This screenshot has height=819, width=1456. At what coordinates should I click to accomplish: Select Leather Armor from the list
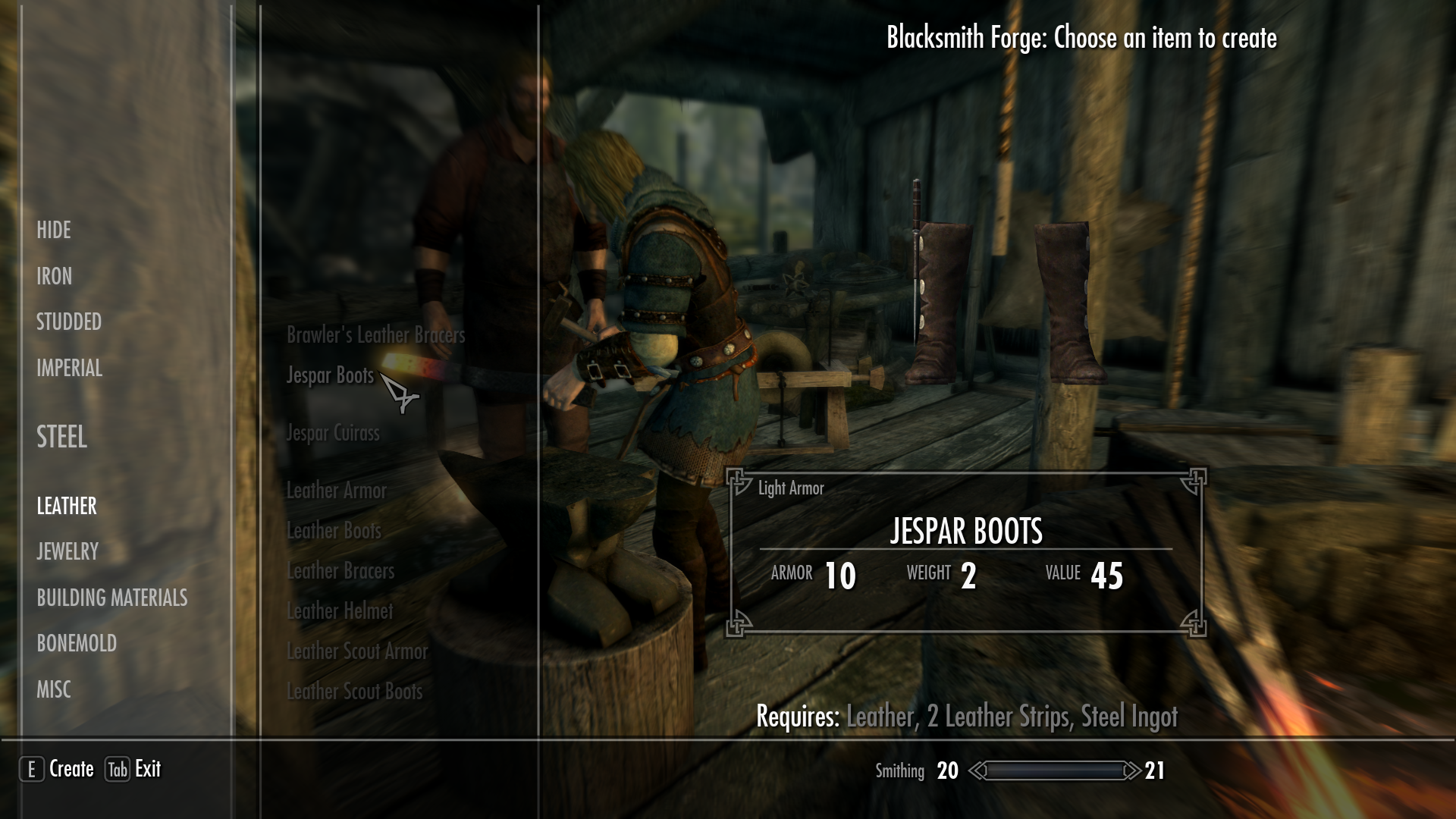337,491
